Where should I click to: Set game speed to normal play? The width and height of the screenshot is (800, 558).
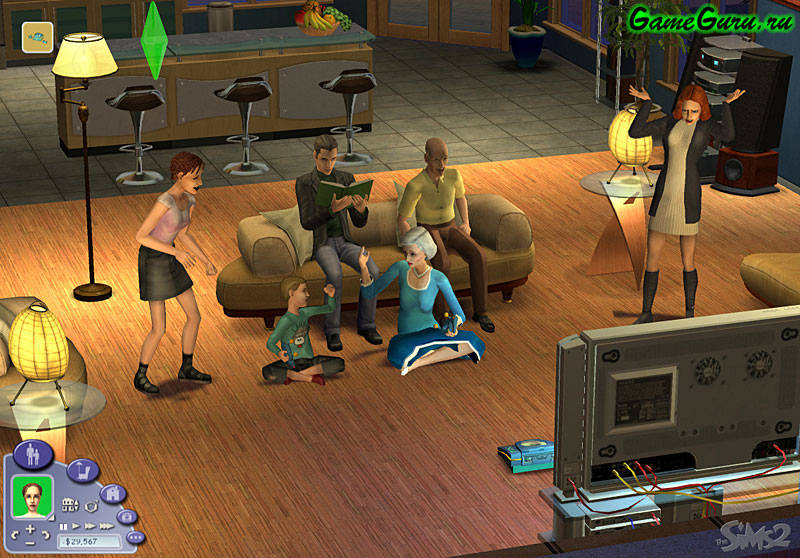pyautogui.click(x=74, y=526)
